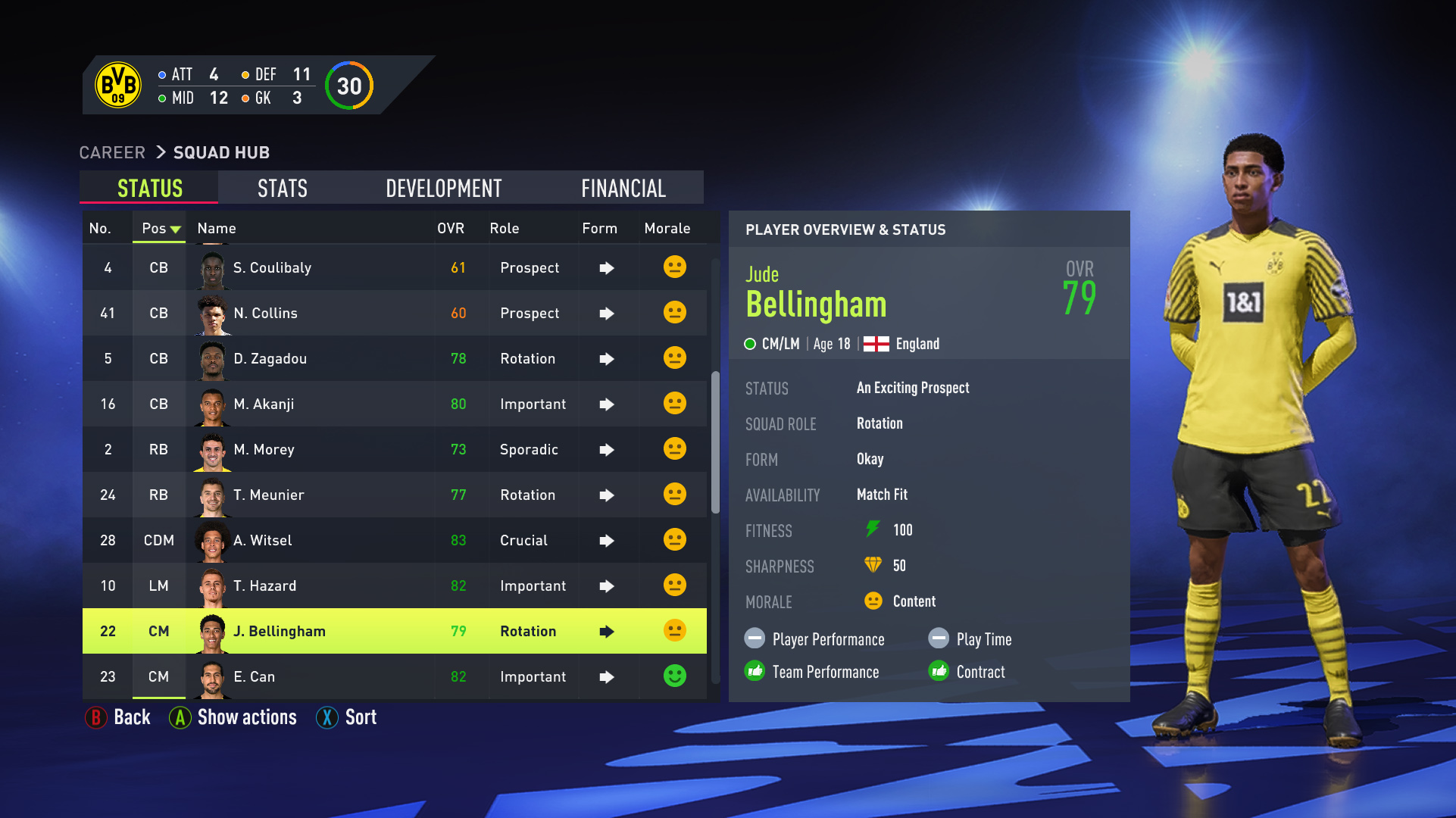Go back to Career from breadcrumb

pyautogui.click(x=112, y=152)
